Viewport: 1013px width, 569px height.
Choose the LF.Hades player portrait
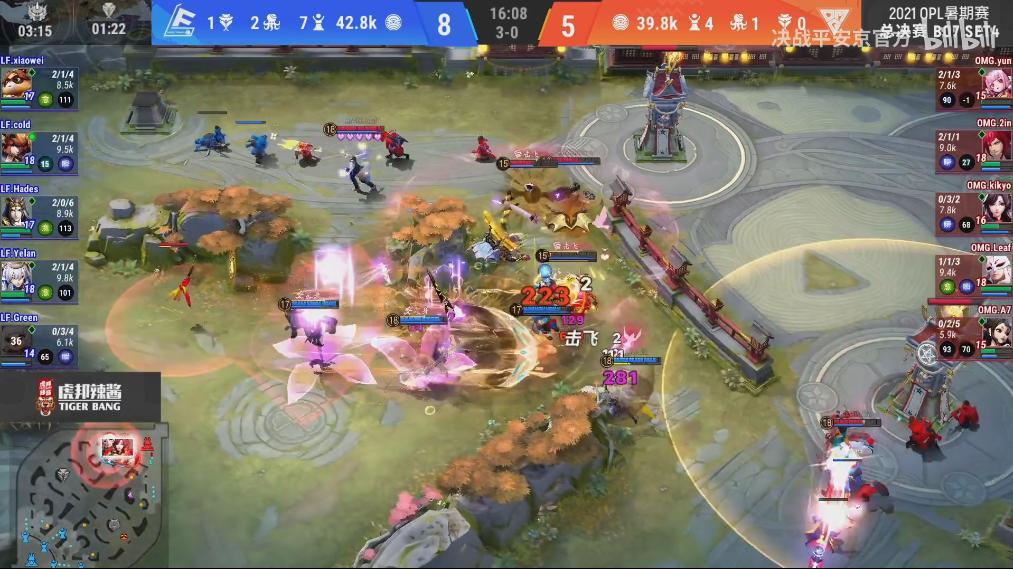click(x=14, y=211)
